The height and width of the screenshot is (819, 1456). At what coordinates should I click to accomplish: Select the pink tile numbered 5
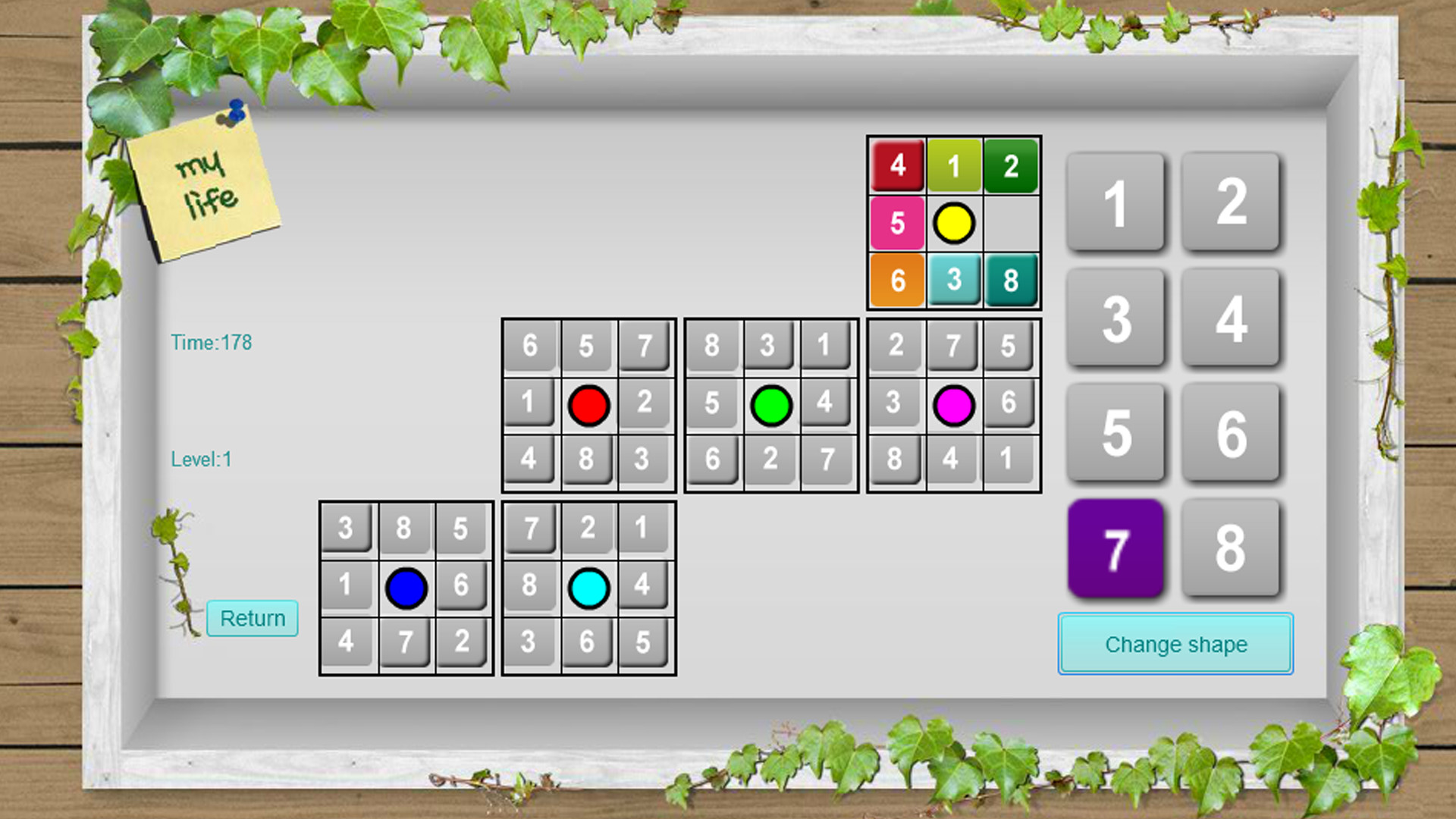(897, 223)
